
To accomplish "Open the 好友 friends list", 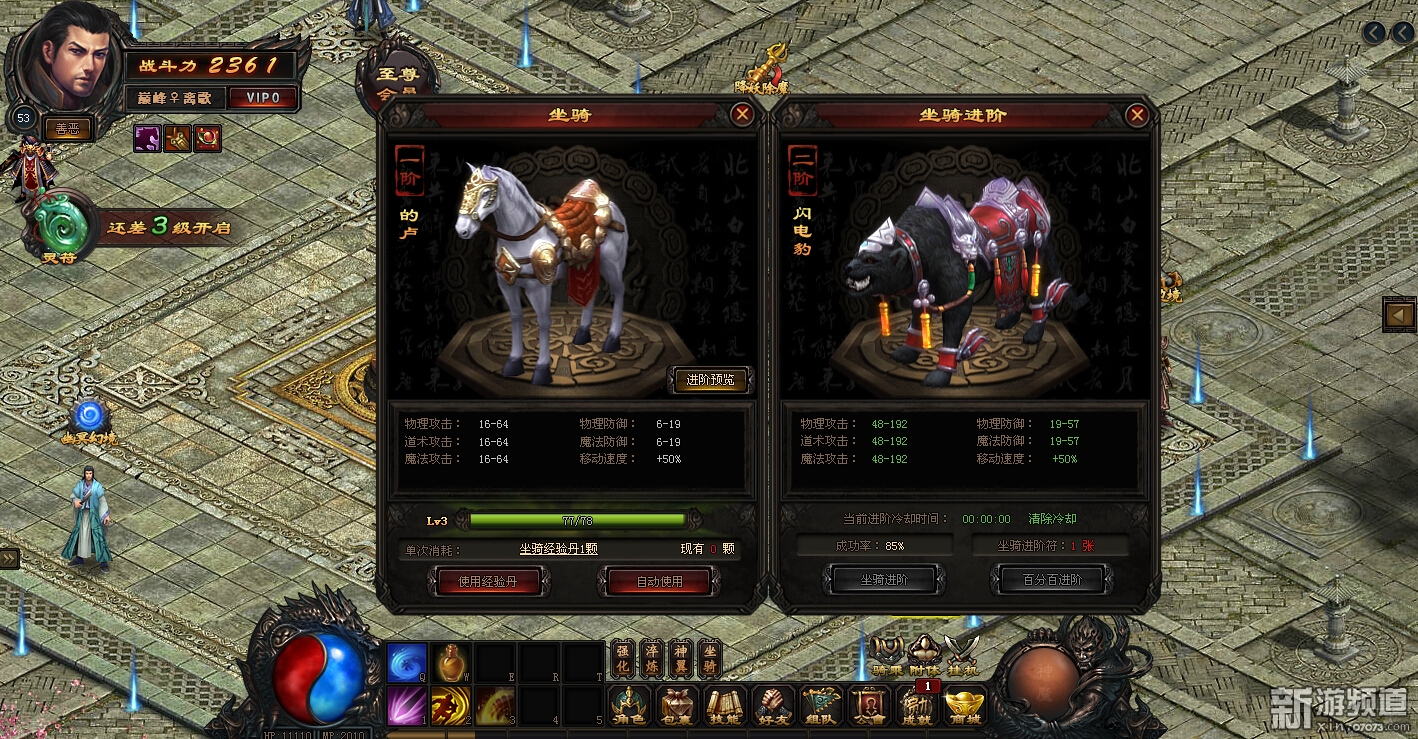I will (x=772, y=706).
